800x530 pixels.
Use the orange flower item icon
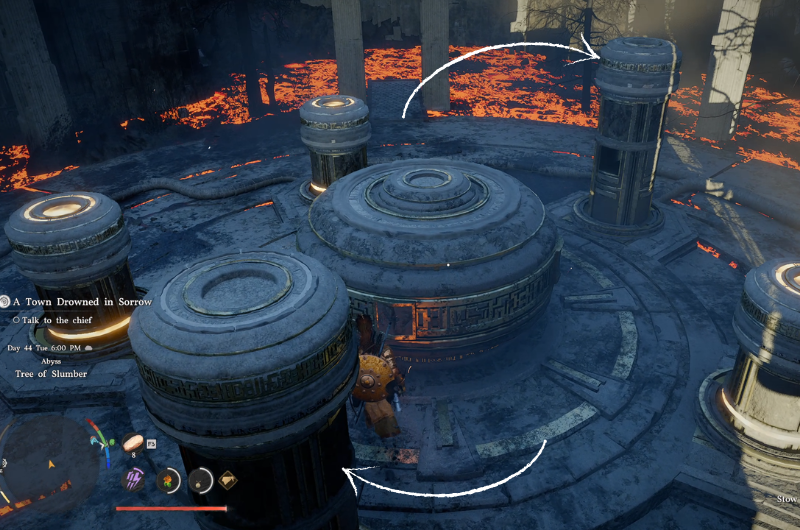pyautogui.click(x=167, y=479)
